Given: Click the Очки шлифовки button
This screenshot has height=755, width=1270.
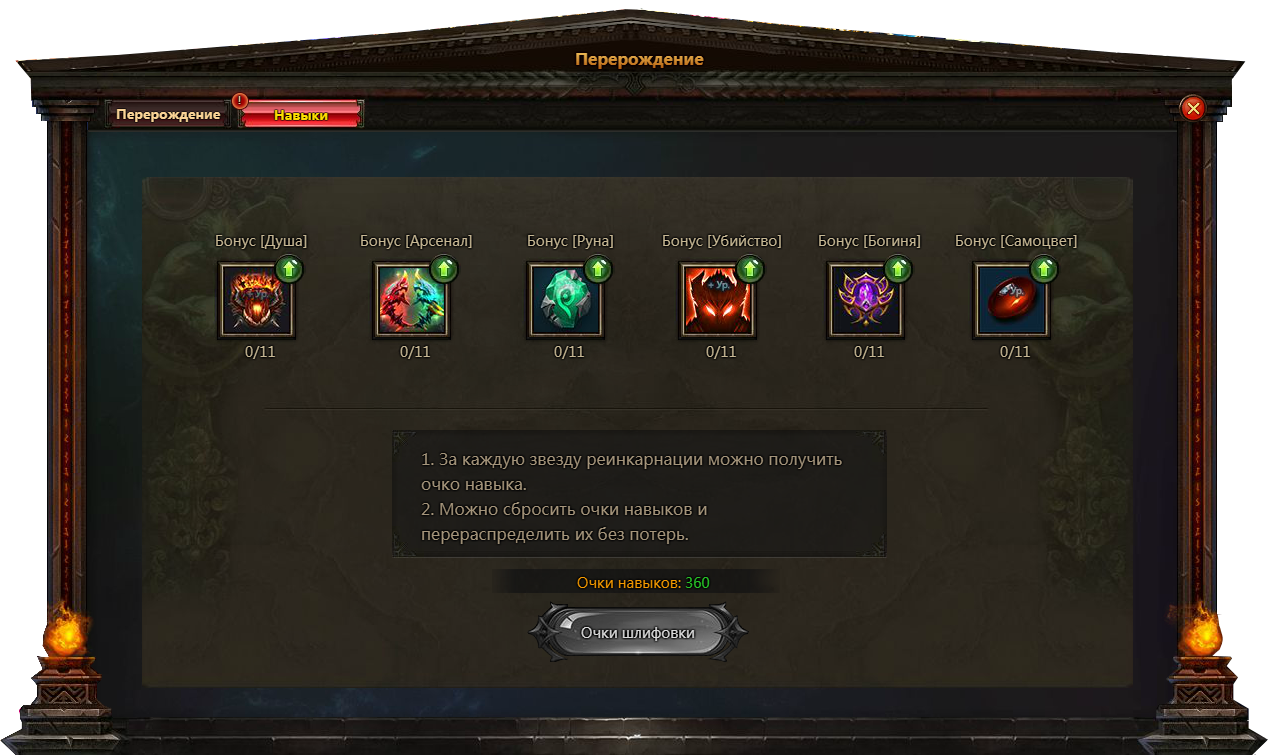Looking at the screenshot, I should 638,633.
